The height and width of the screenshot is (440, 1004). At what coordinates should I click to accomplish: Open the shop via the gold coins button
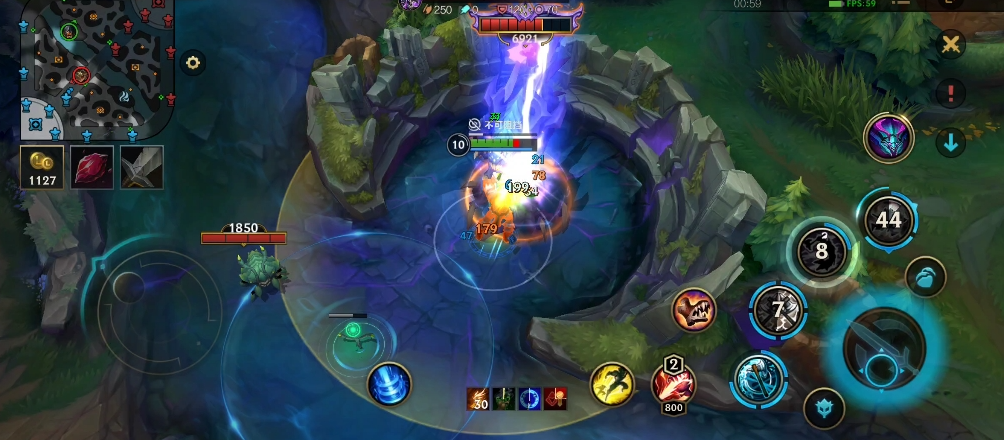[x=42, y=167]
